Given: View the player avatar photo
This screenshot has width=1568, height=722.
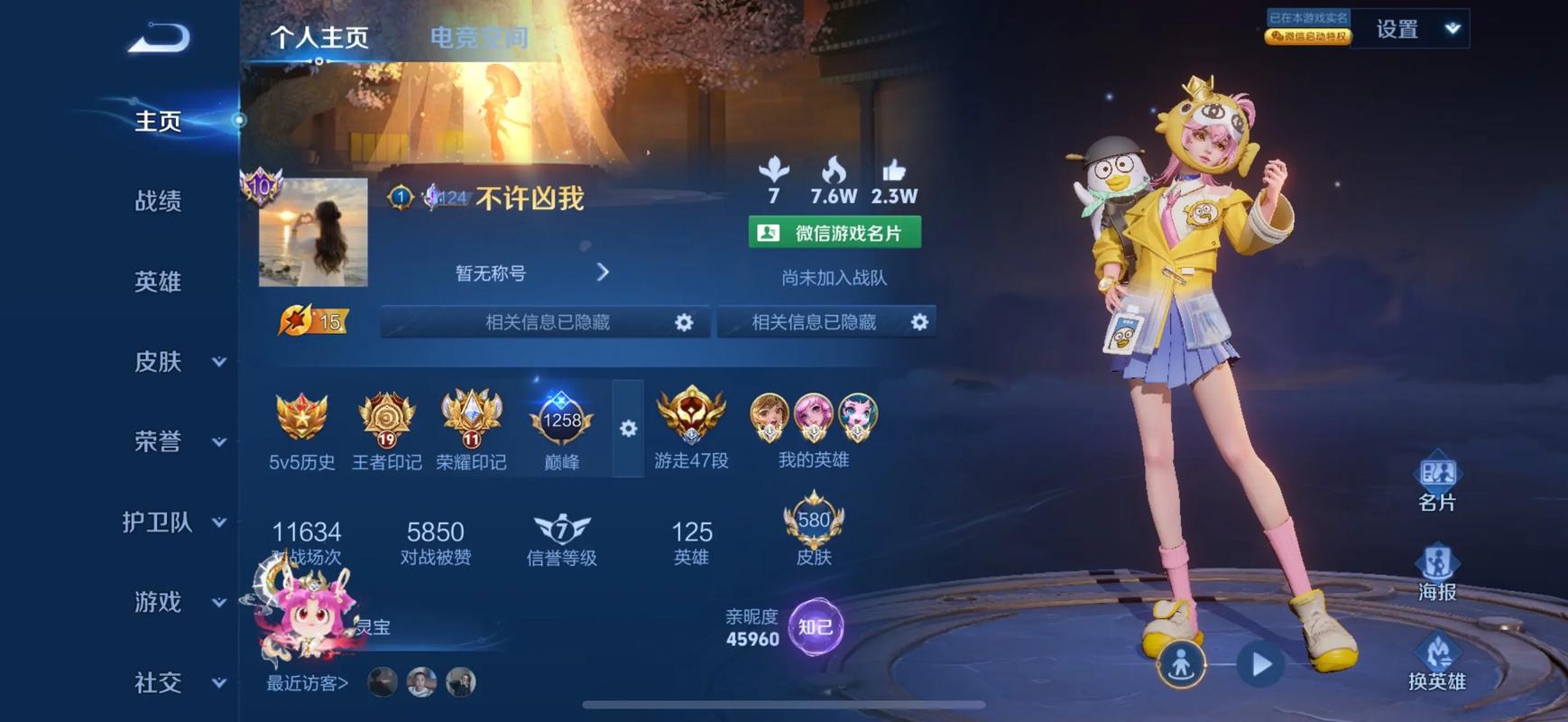Looking at the screenshot, I should 313,232.
